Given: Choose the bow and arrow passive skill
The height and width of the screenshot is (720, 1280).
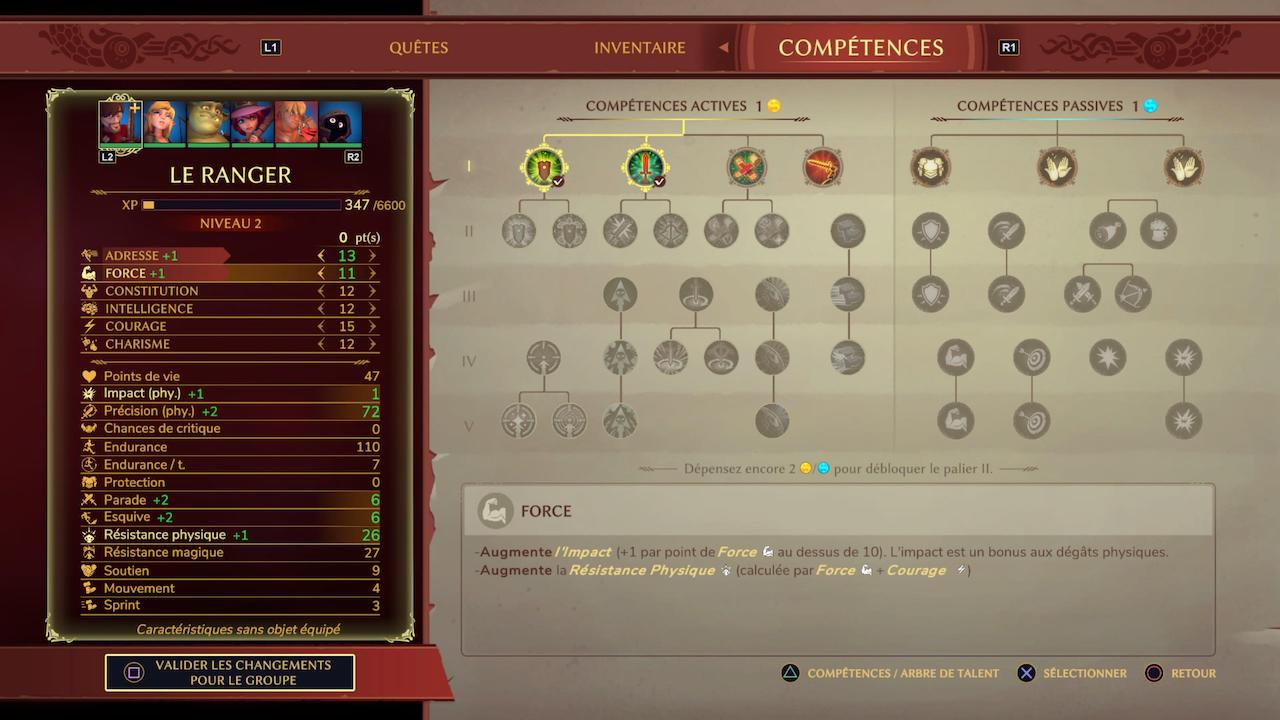Looking at the screenshot, I should 1133,295.
